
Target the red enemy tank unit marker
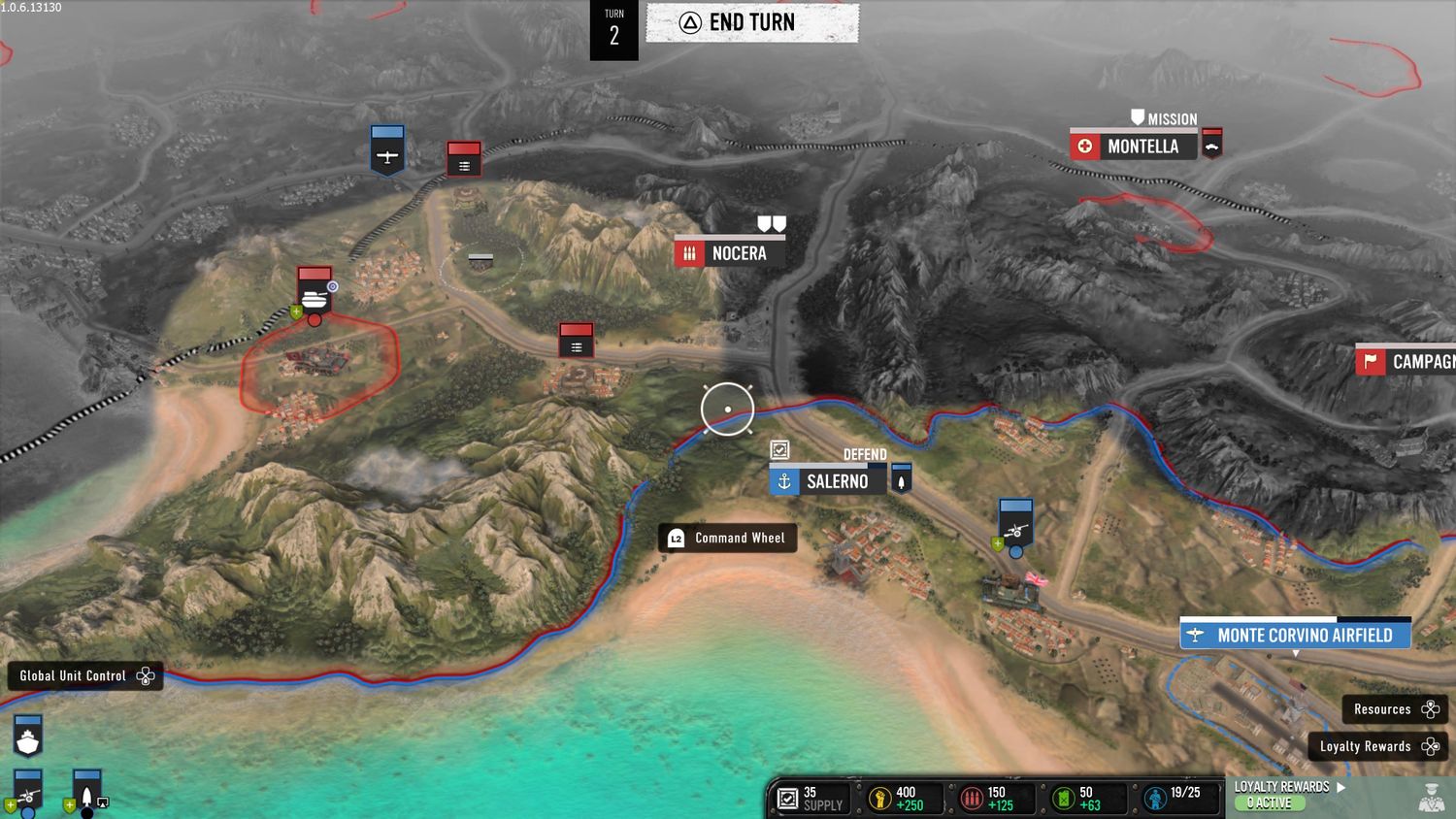click(314, 290)
